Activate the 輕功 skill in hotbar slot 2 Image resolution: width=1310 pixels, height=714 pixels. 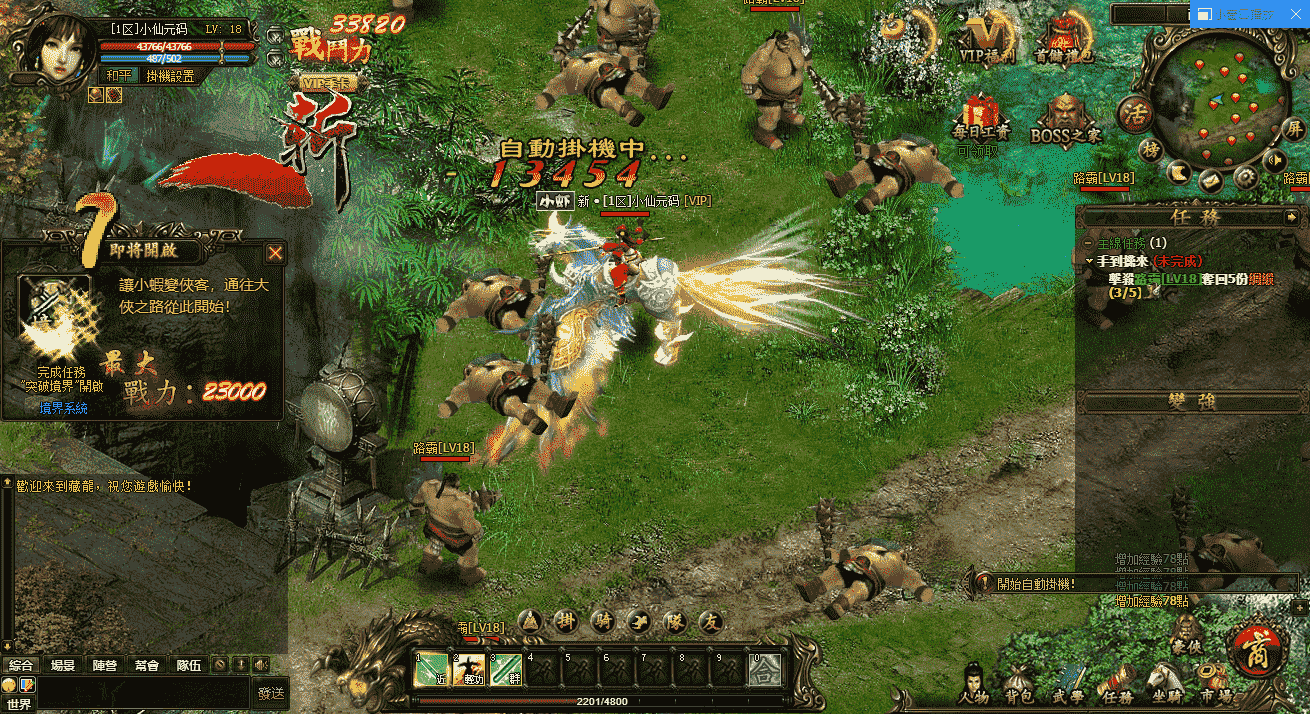coord(468,670)
